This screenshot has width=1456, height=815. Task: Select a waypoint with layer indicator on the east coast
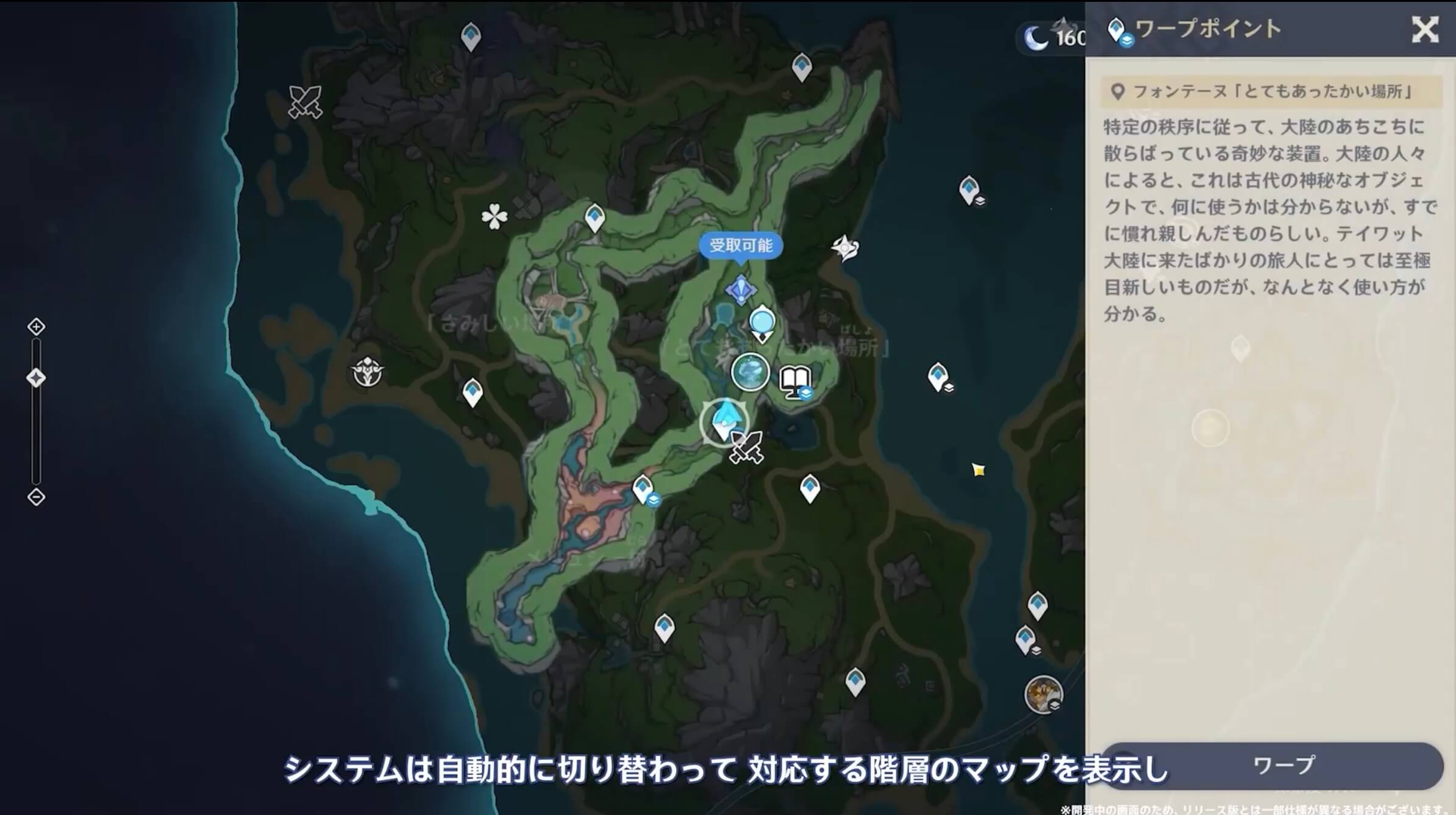(x=969, y=190)
